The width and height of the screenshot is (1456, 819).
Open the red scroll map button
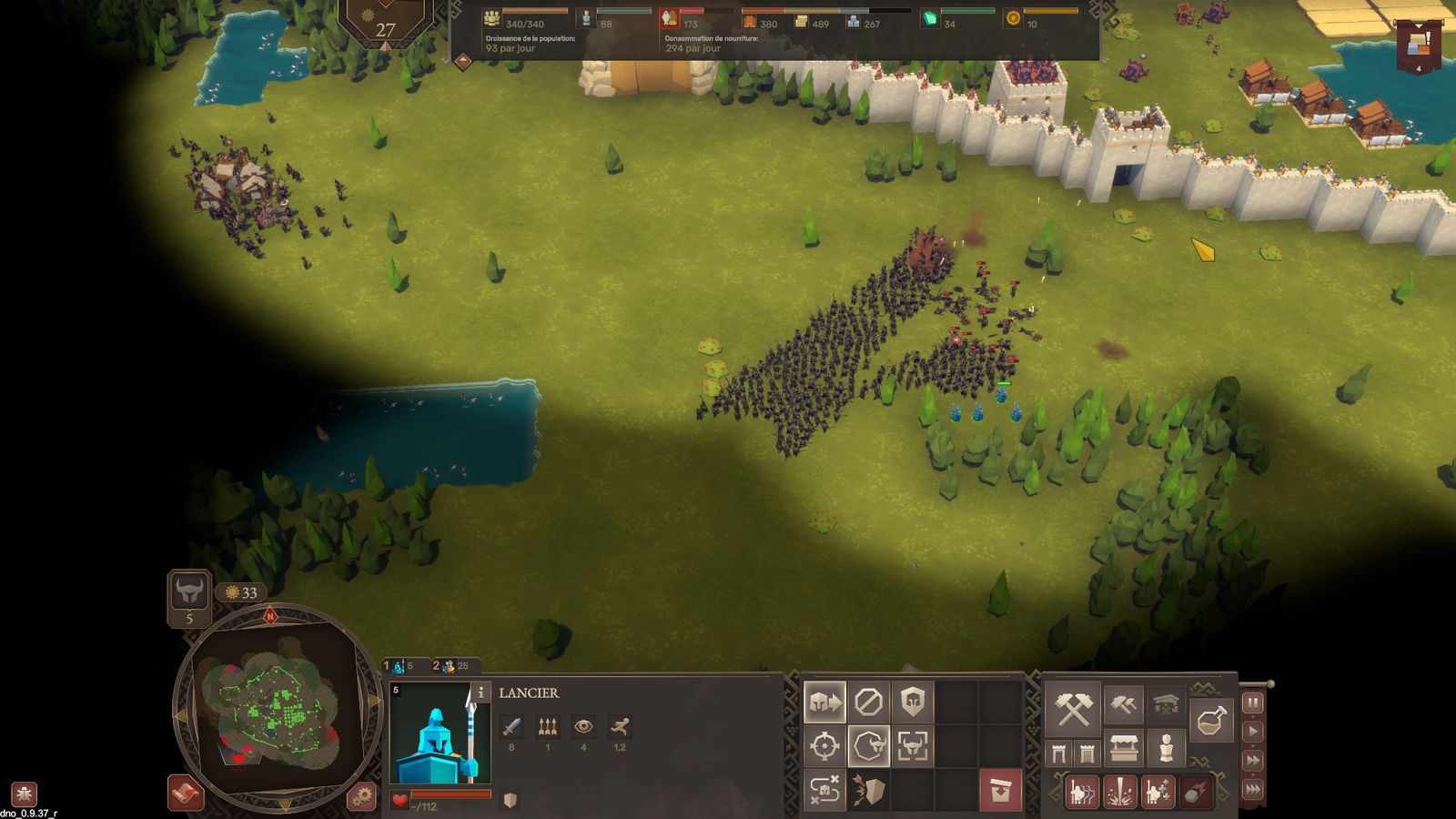(185, 794)
